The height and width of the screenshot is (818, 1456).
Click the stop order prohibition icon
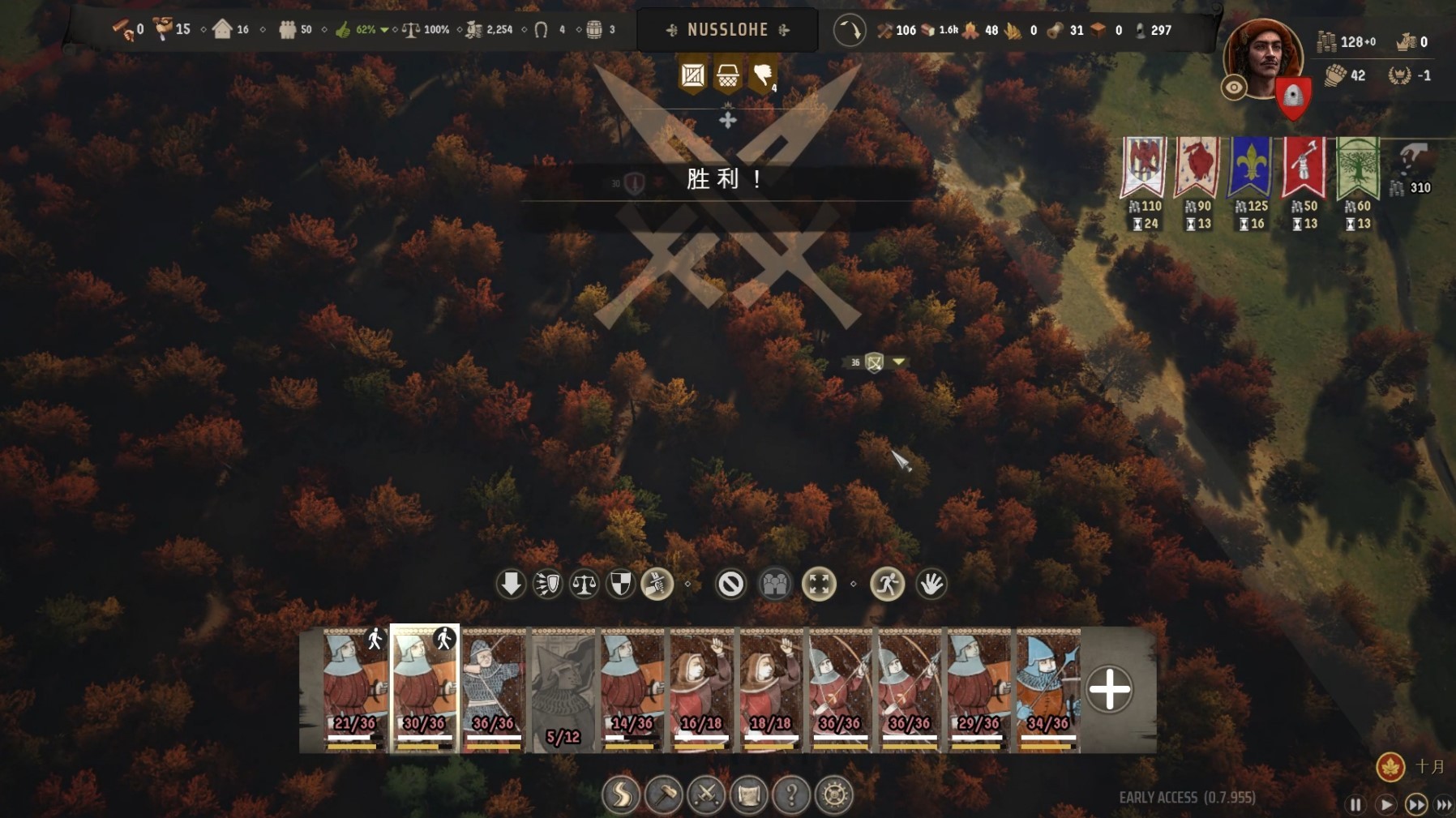[730, 584]
